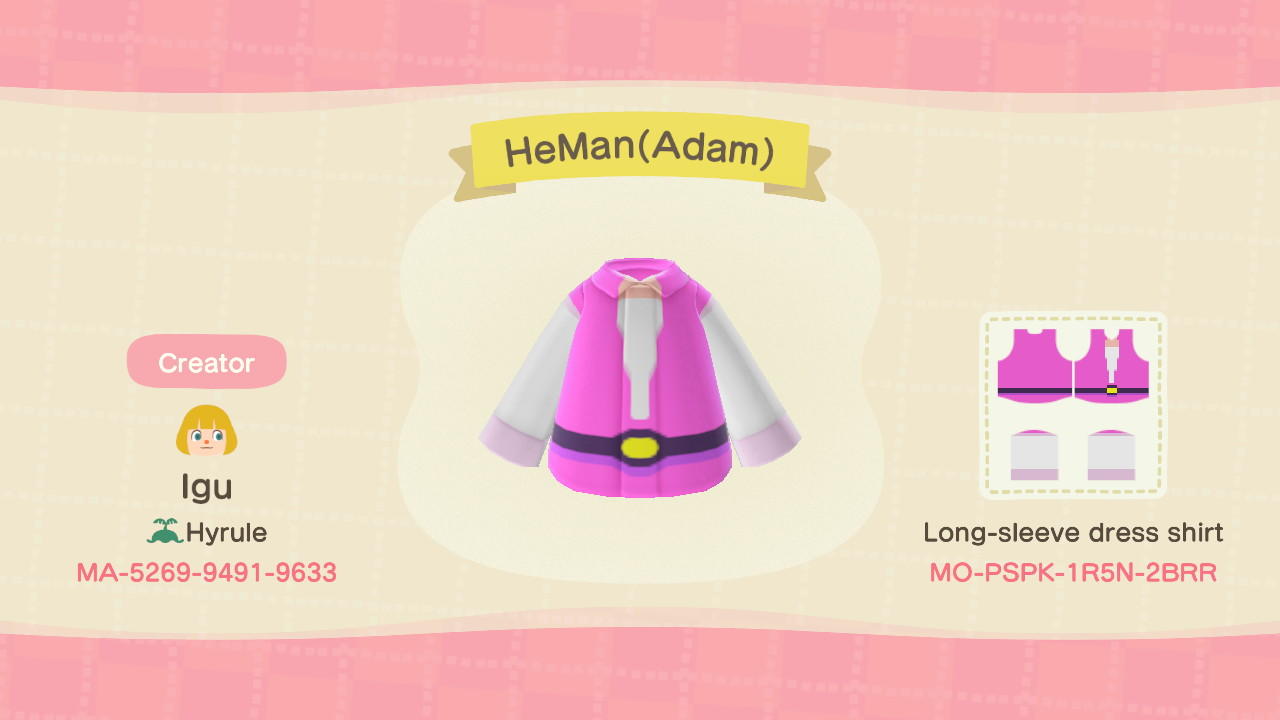1280x720 pixels.
Task: Click the Hyrule island name text
Action: click(228, 532)
